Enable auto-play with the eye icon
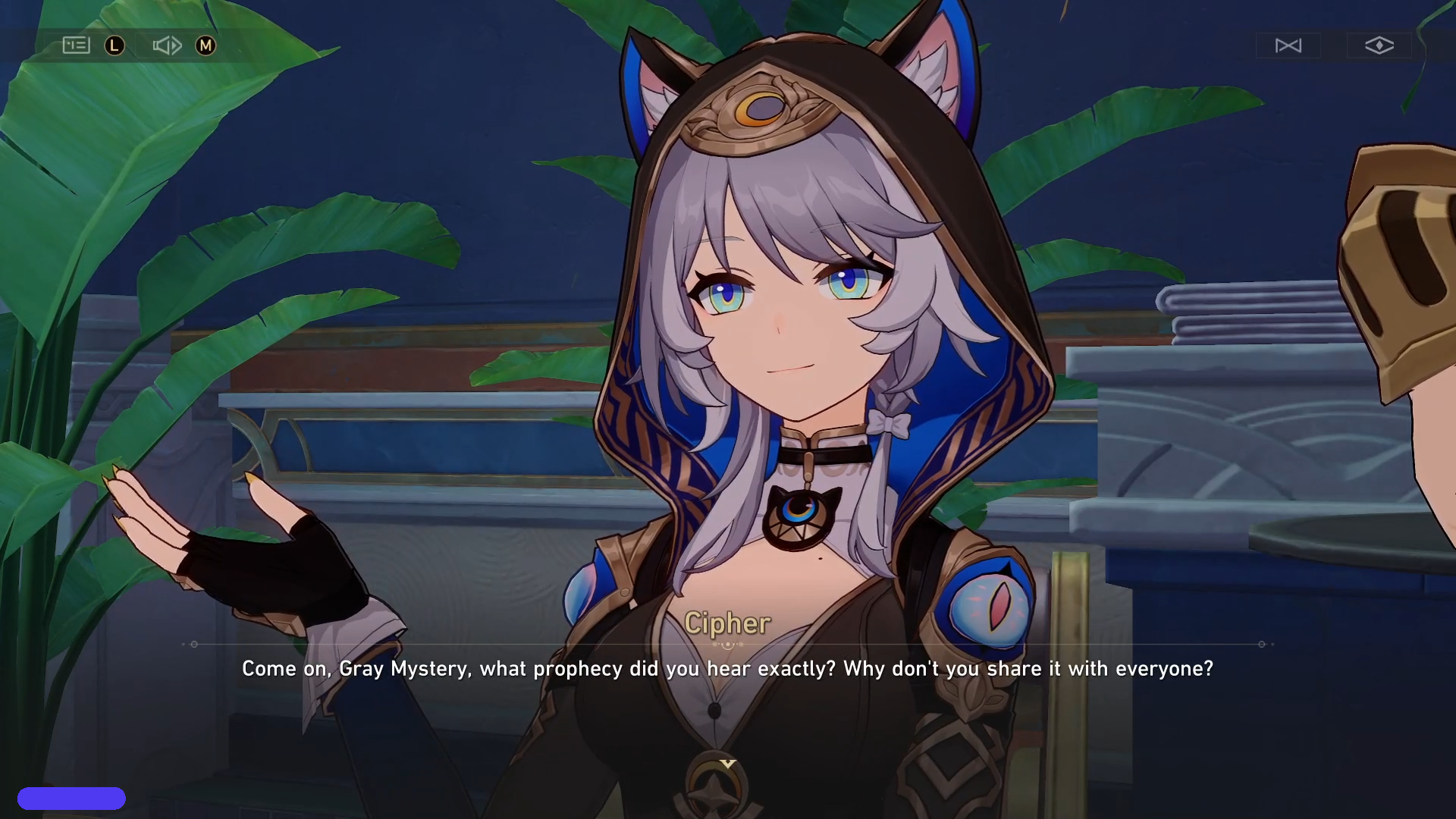The image size is (1456, 819). [1379, 45]
